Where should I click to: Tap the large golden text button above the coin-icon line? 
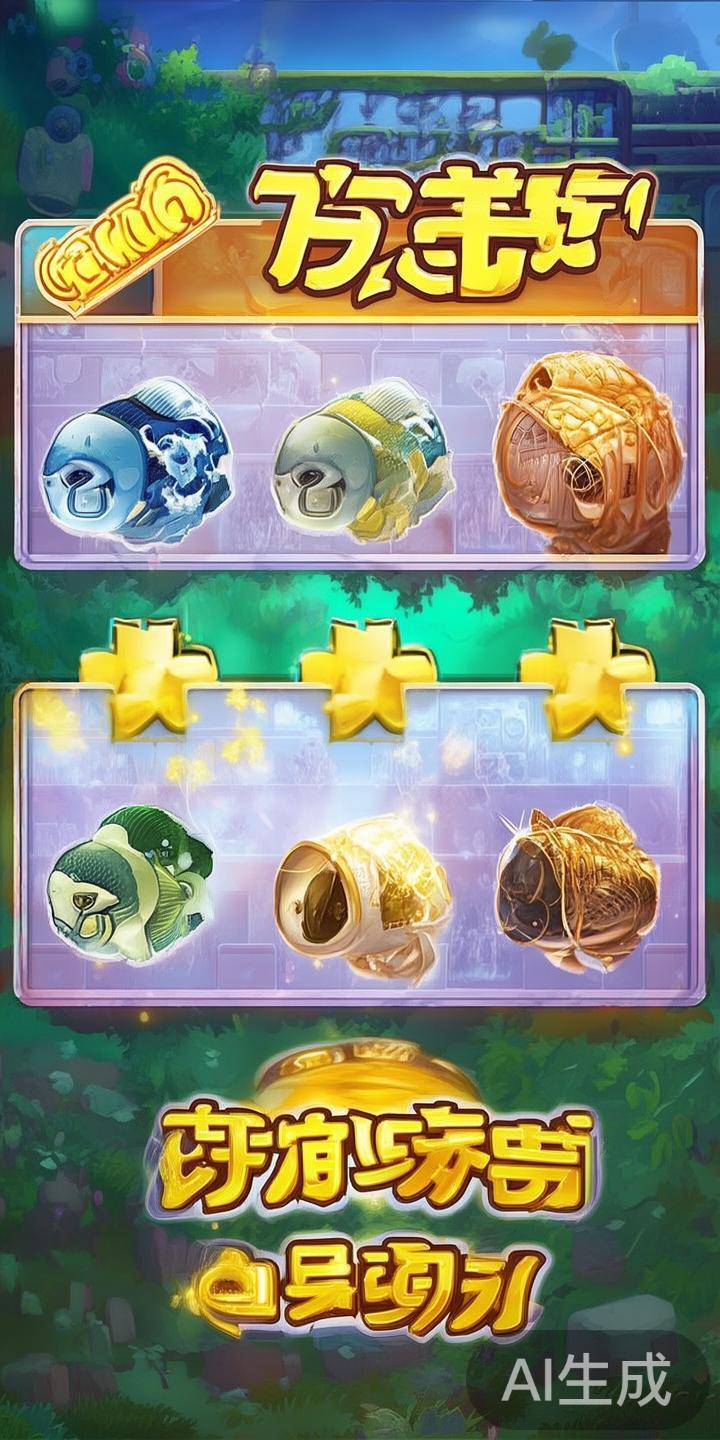[368, 1155]
